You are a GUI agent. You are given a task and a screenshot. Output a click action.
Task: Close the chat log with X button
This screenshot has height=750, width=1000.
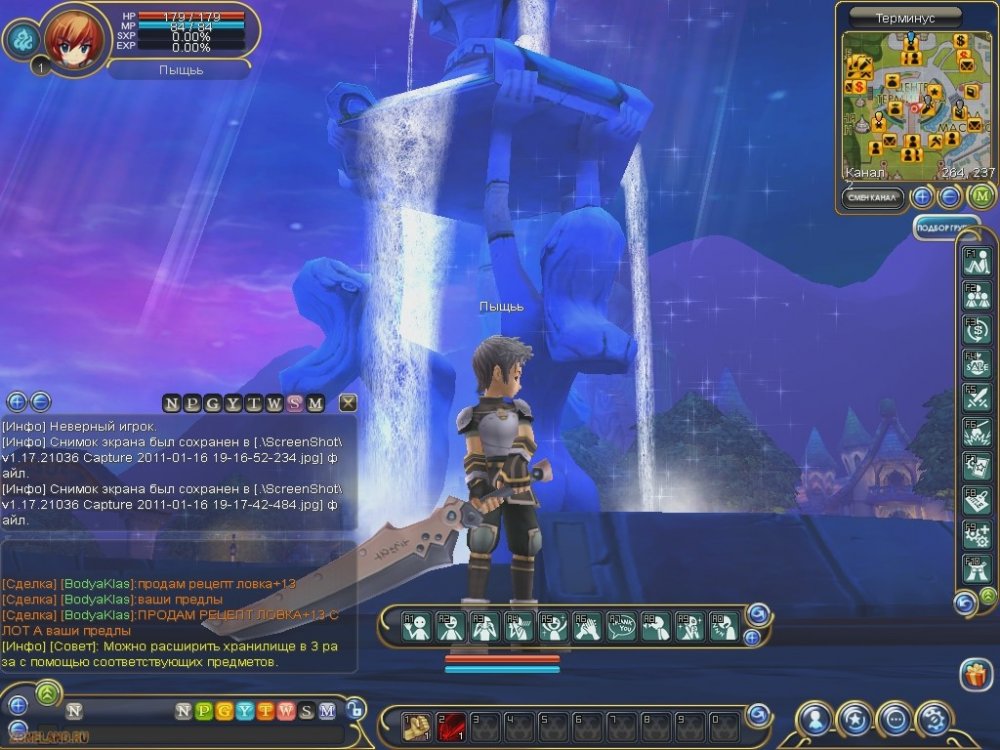click(347, 403)
